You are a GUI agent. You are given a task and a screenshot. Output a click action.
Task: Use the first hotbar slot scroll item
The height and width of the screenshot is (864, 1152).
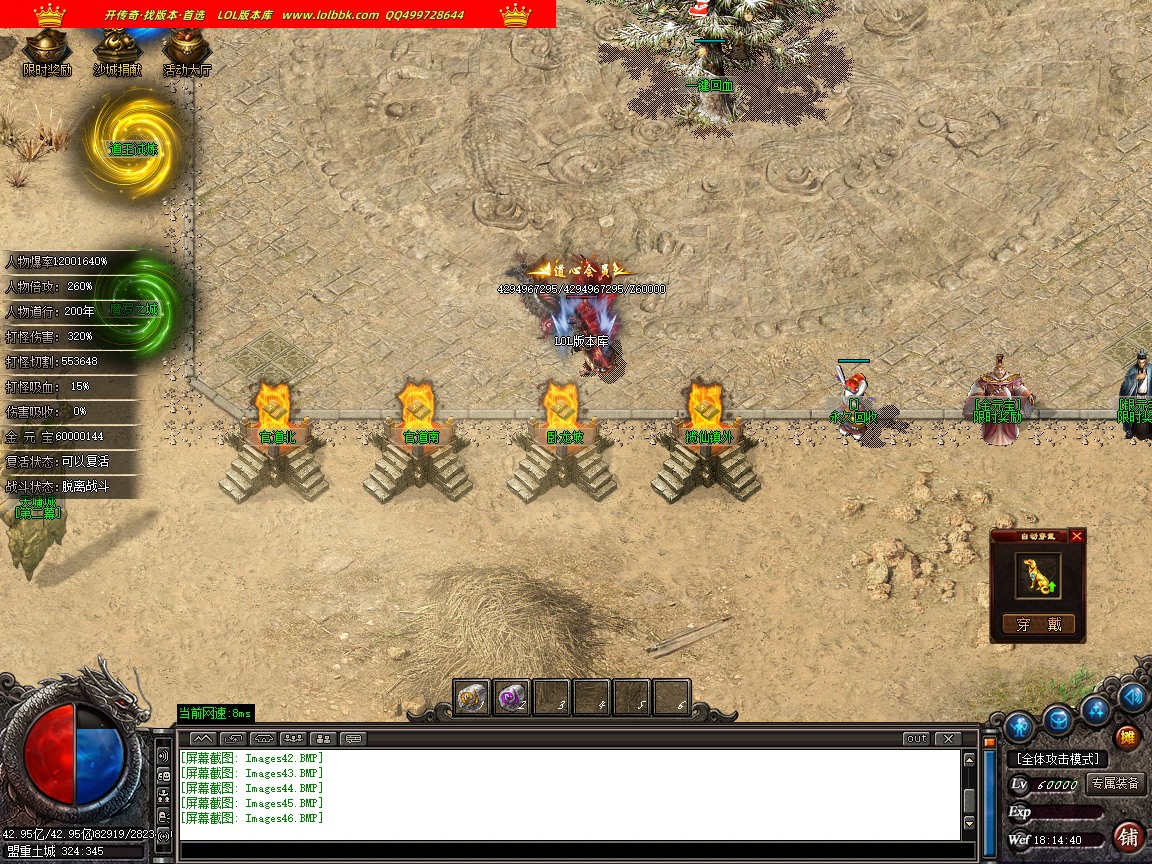472,697
